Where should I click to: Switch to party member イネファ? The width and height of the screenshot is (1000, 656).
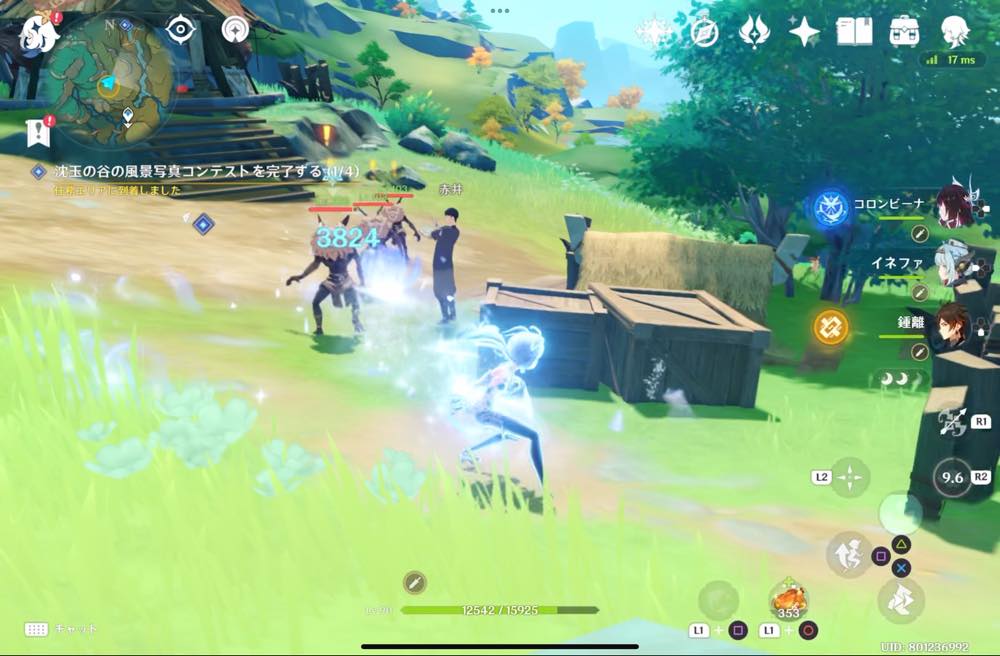click(955, 265)
